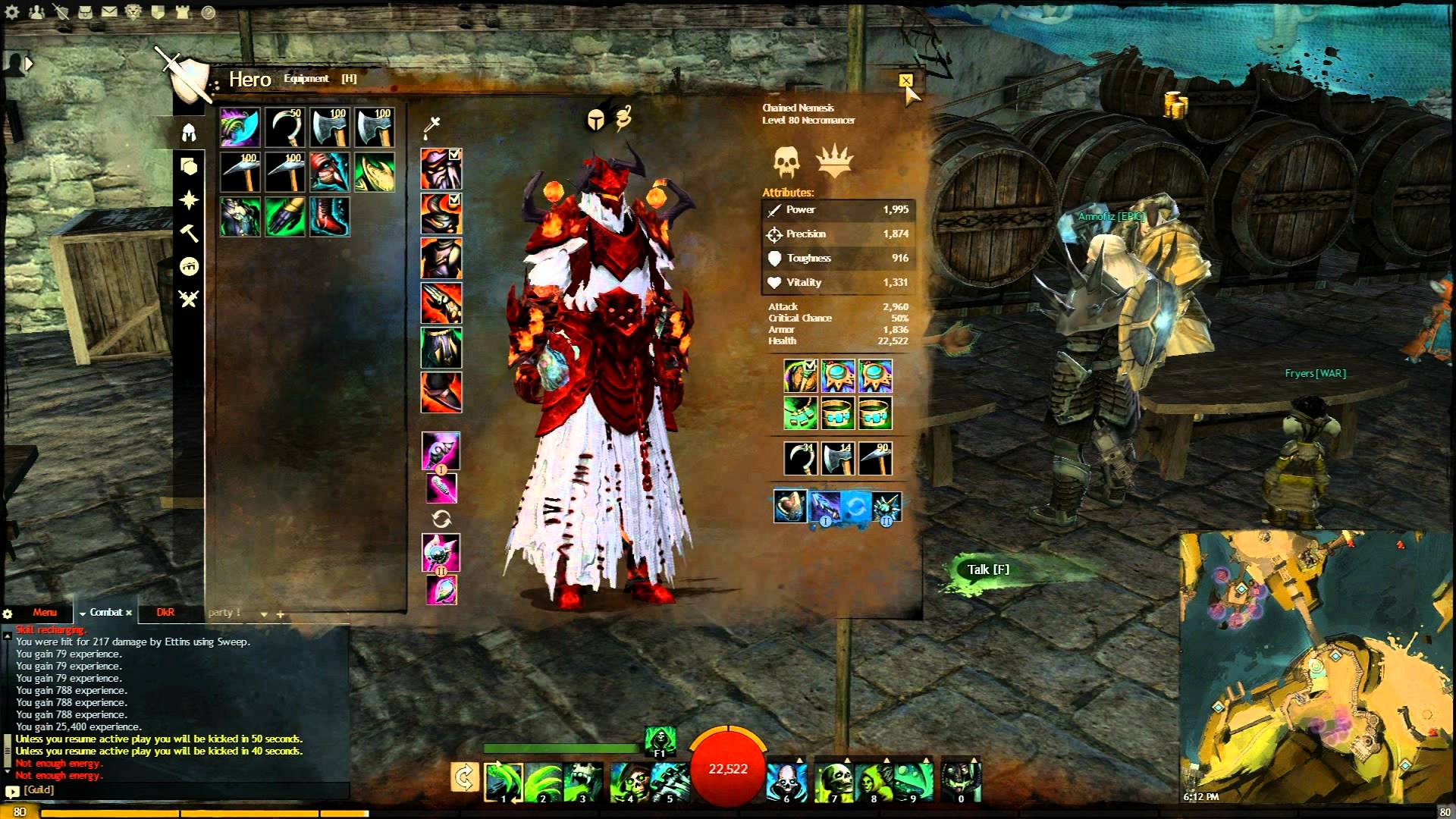
Task: Activate the Death Shroud F1 skill
Action: (x=659, y=739)
